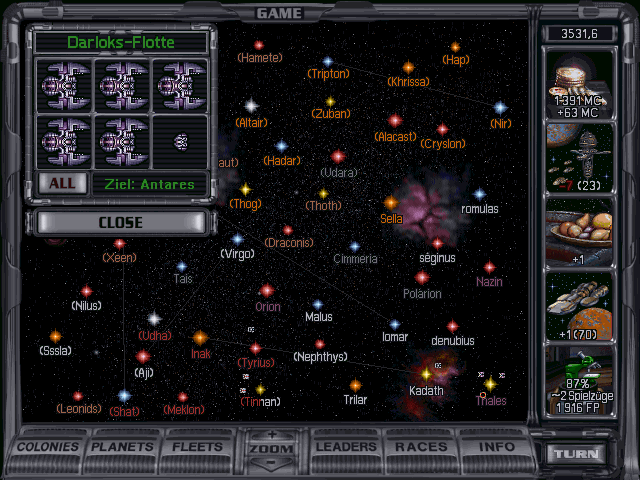Open the PLANETS list
The height and width of the screenshot is (480, 640).
click(x=123, y=446)
